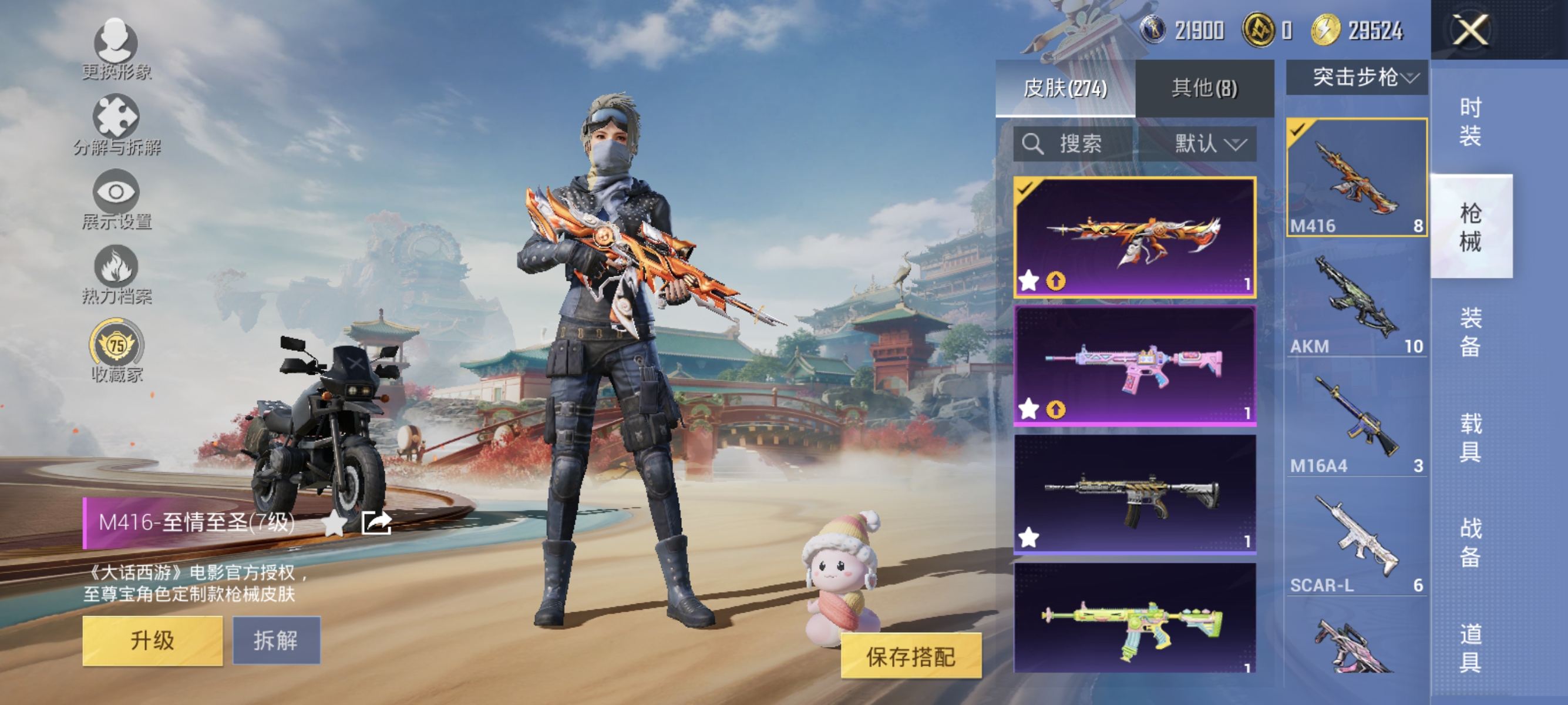Switch to the 其他(8) tab
Image resolution: width=1568 pixels, height=705 pixels.
[x=1203, y=89]
